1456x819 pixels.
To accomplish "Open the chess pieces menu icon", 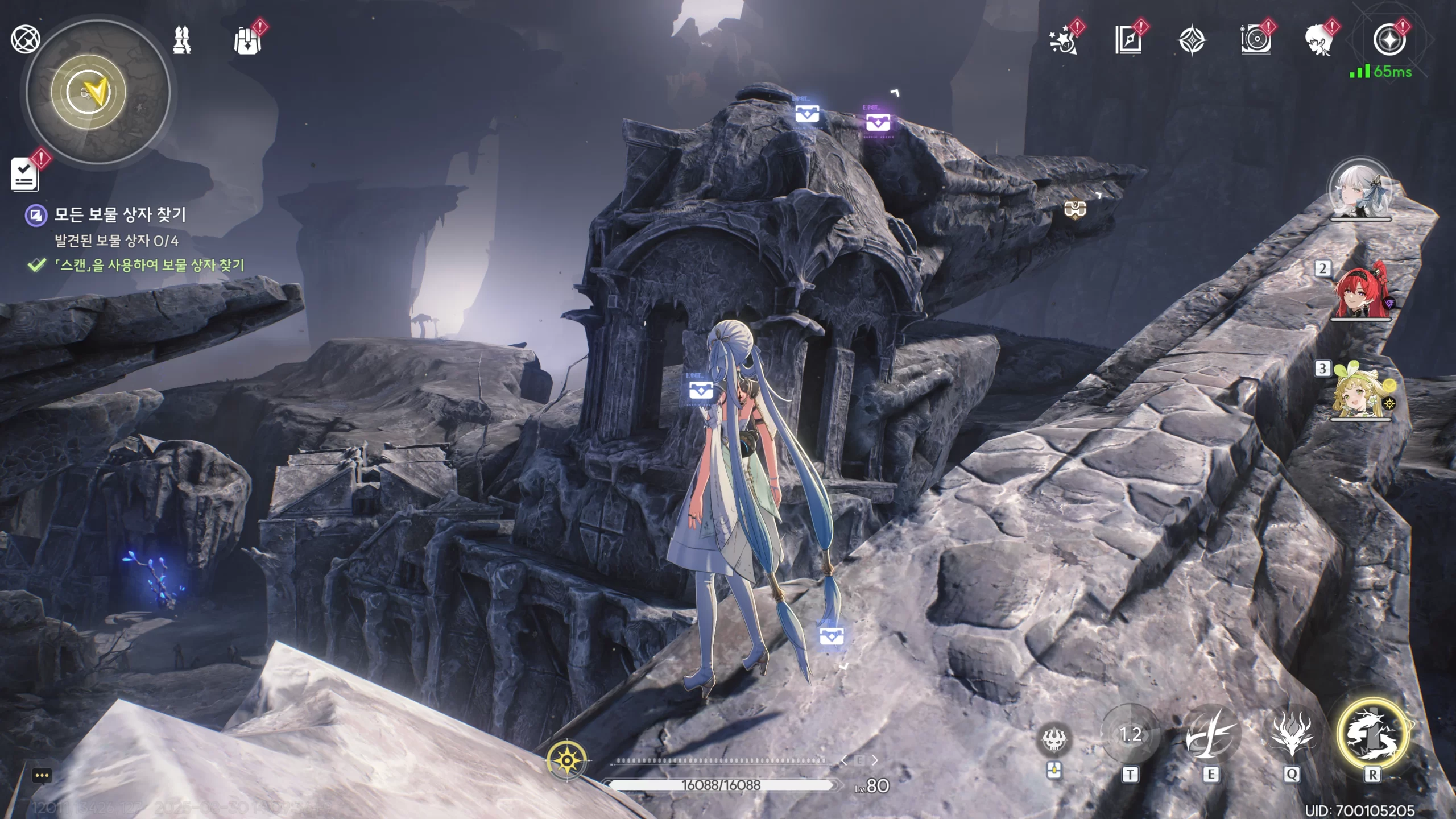I will [x=182, y=40].
